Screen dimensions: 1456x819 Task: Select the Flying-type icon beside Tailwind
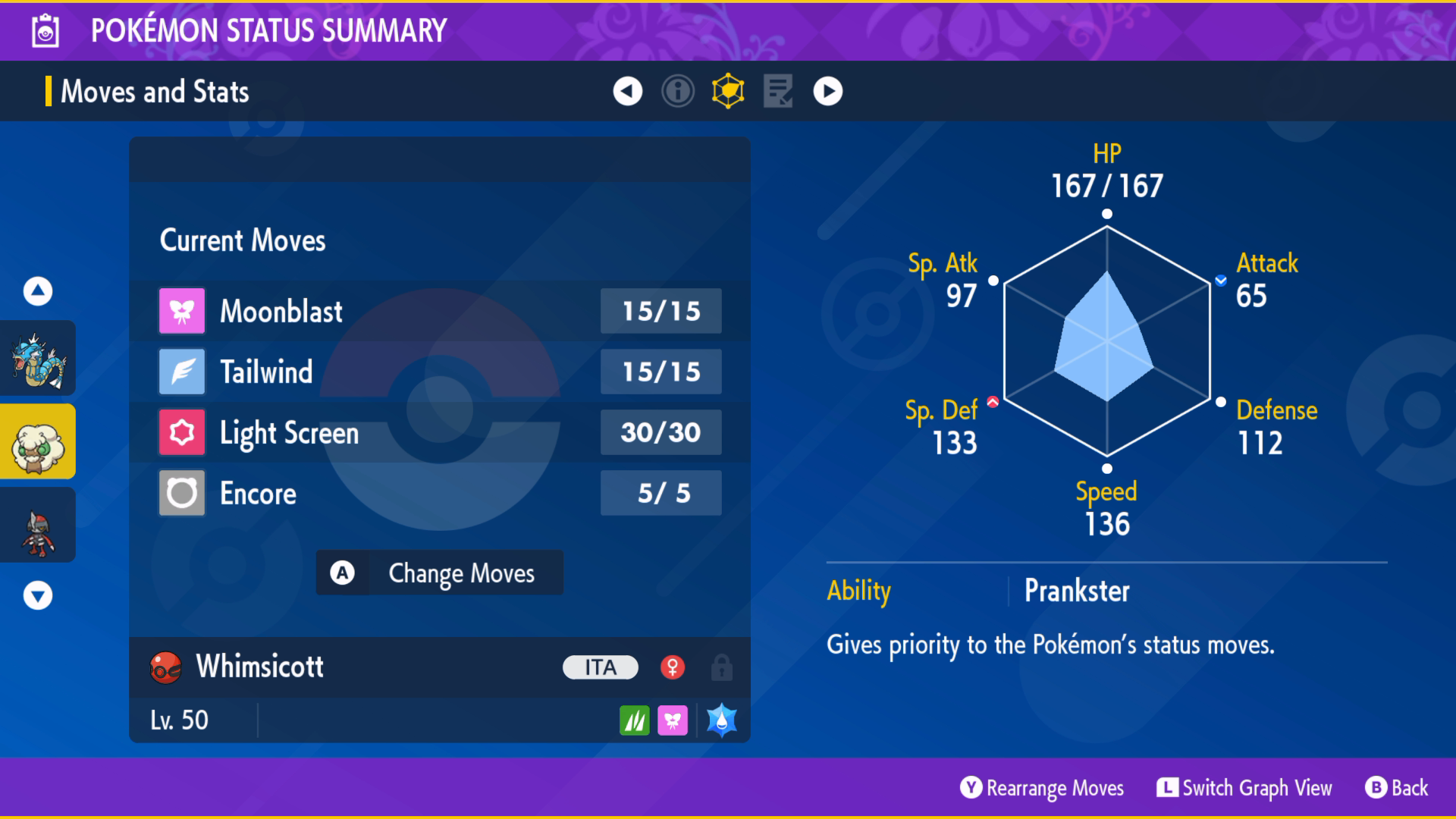181,371
